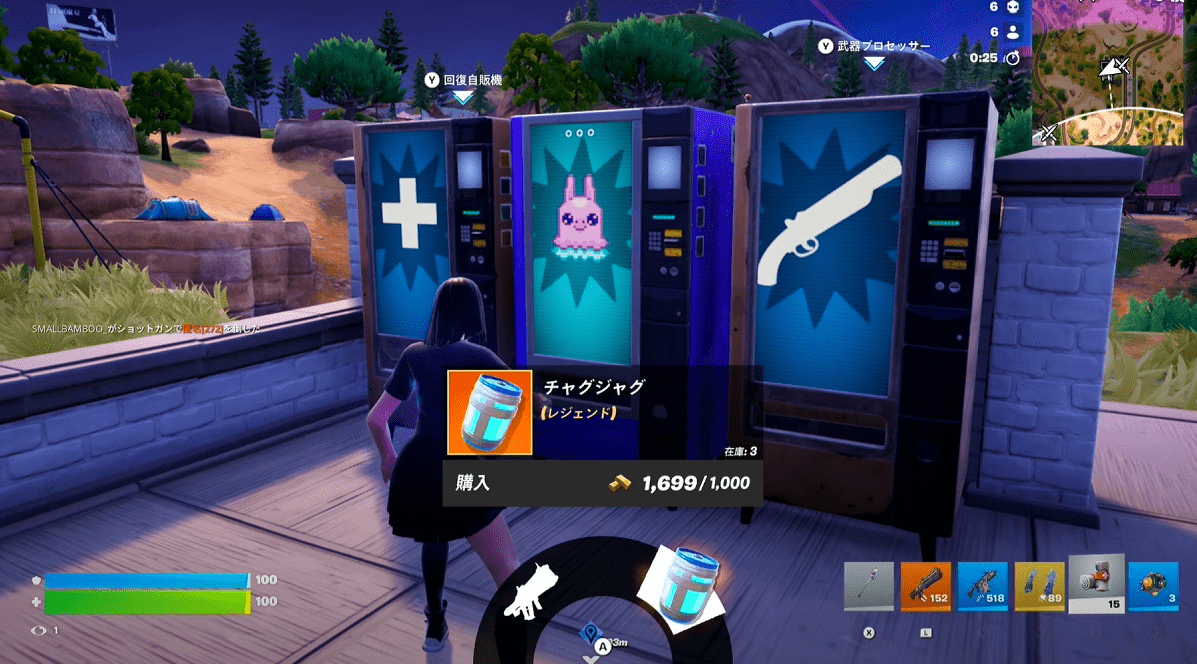Equip the orange shotgun with 152 ammo
The image size is (1197, 664).
[x=925, y=587]
